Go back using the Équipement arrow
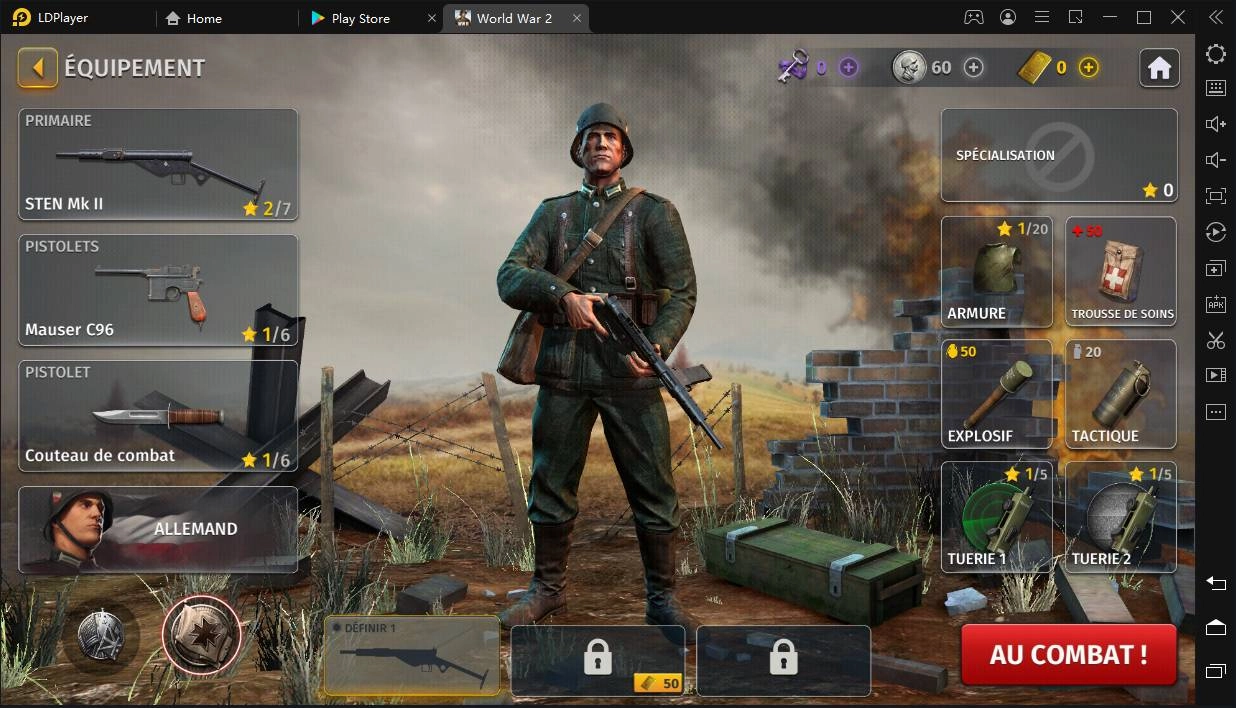Image resolution: width=1236 pixels, height=708 pixels. [38, 68]
